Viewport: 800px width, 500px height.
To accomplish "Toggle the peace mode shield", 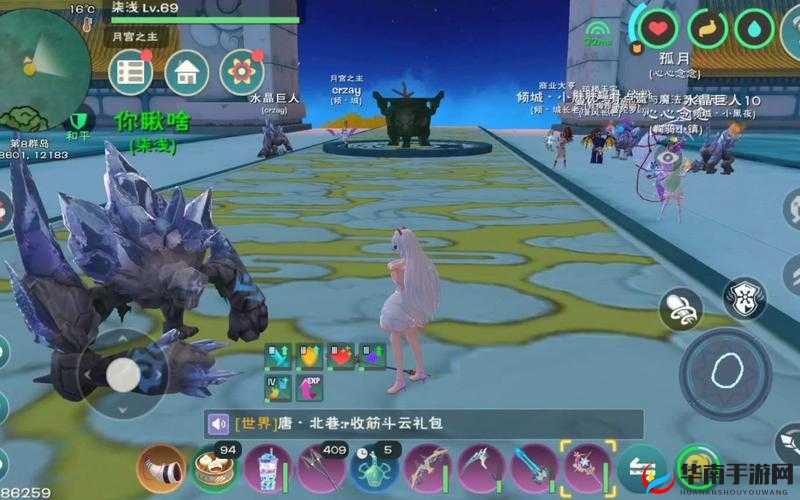I will 78,121.
